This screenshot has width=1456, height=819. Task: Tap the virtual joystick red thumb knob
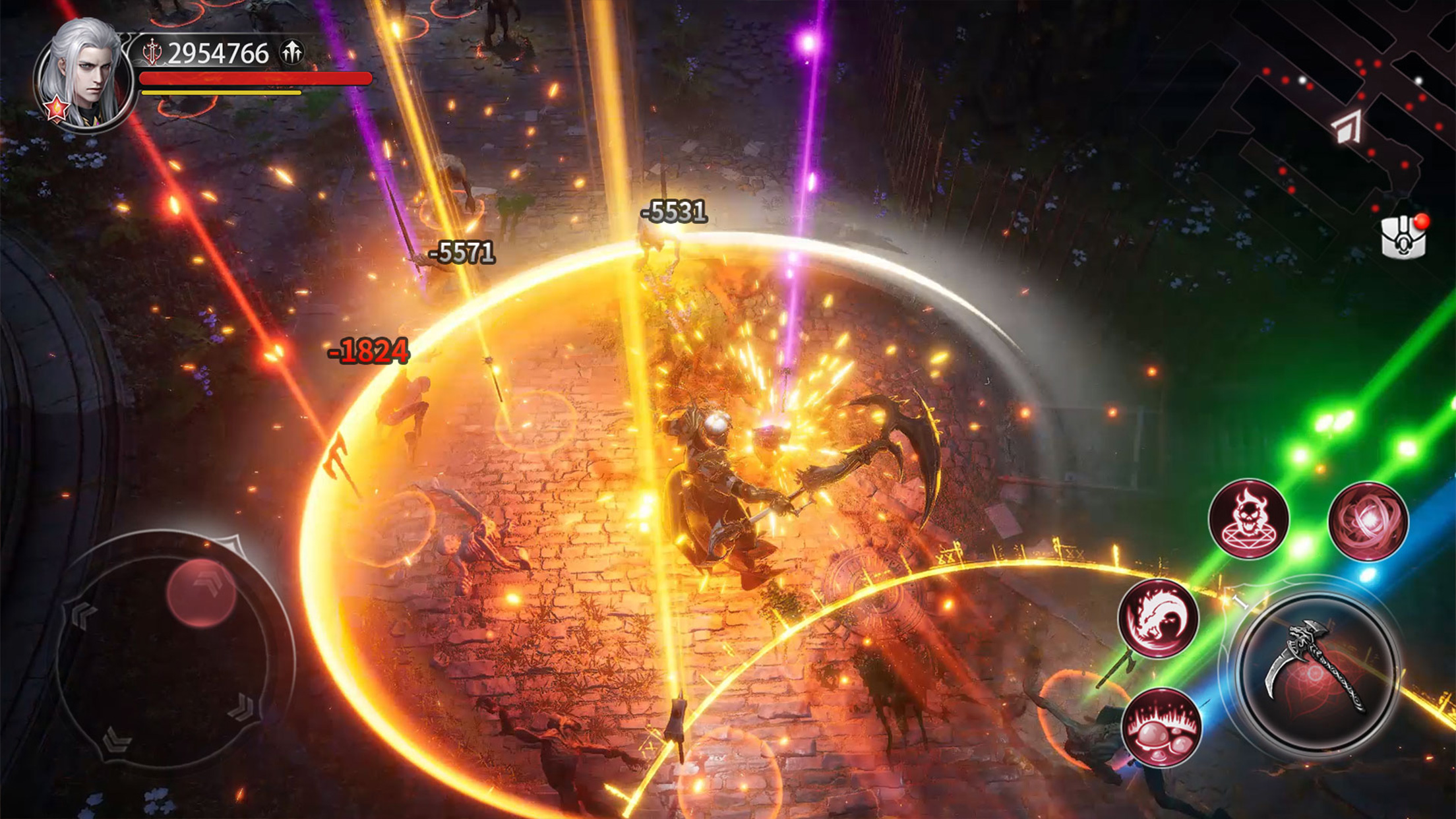(x=201, y=592)
